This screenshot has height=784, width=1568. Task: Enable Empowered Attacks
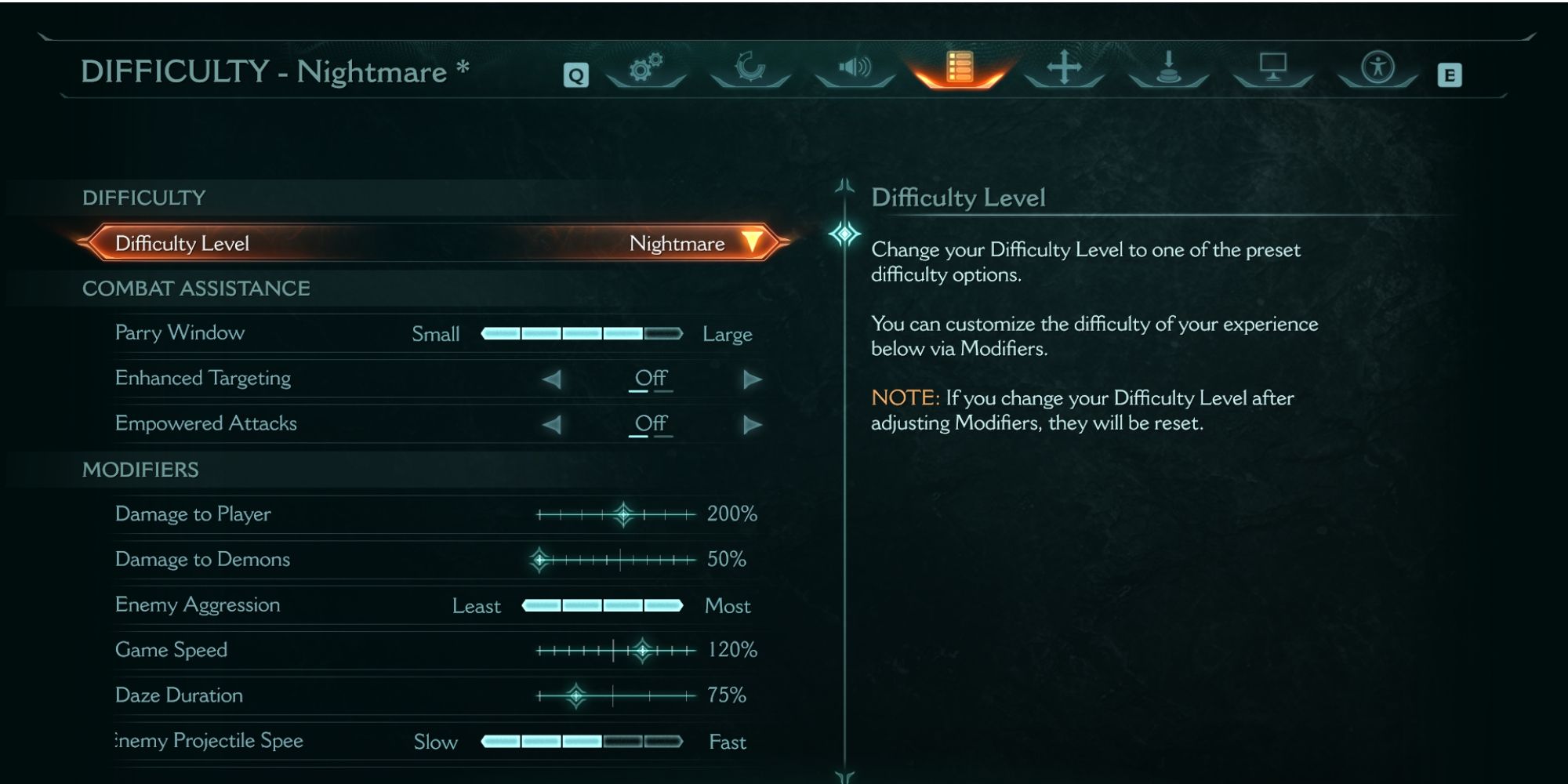pos(752,423)
